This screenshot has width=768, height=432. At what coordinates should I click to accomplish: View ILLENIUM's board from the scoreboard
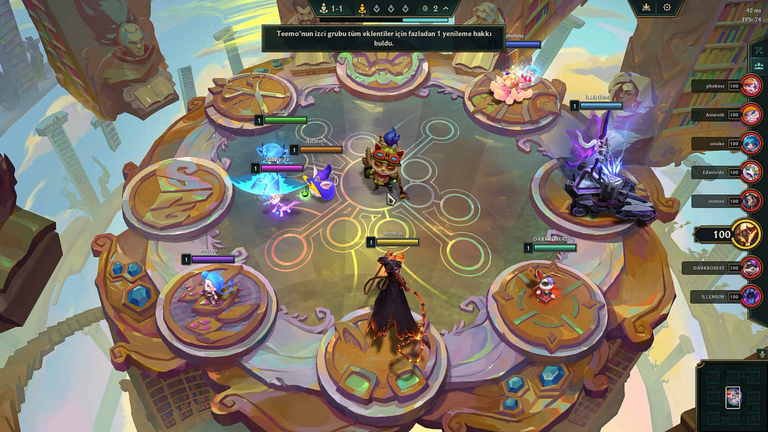[x=751, y=296]
